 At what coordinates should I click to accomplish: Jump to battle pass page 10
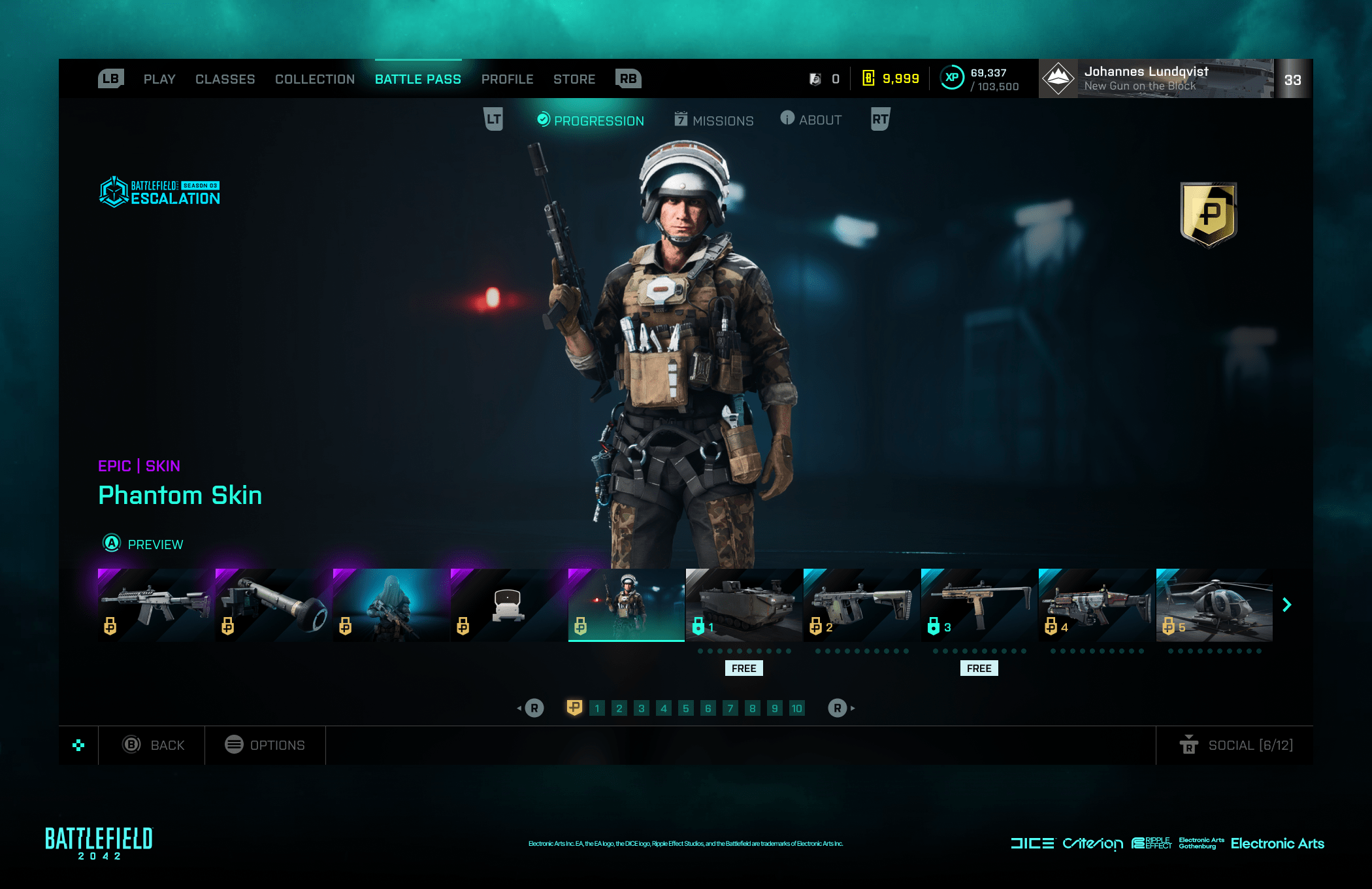[x=796, y=708]
